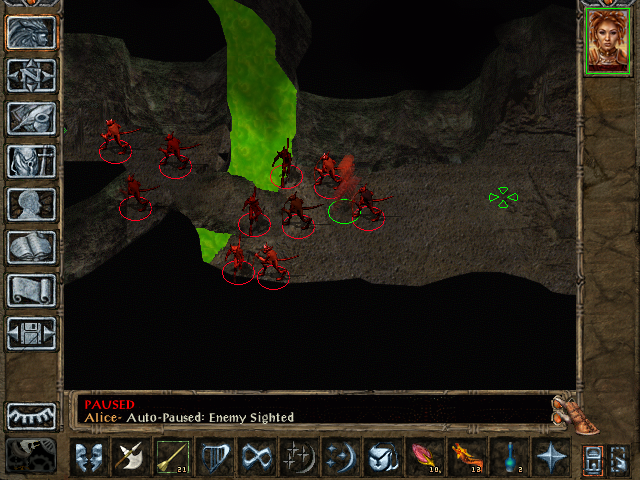Click the four-pointed star button
Screen dimensions: 640x480
click(551, 458)
